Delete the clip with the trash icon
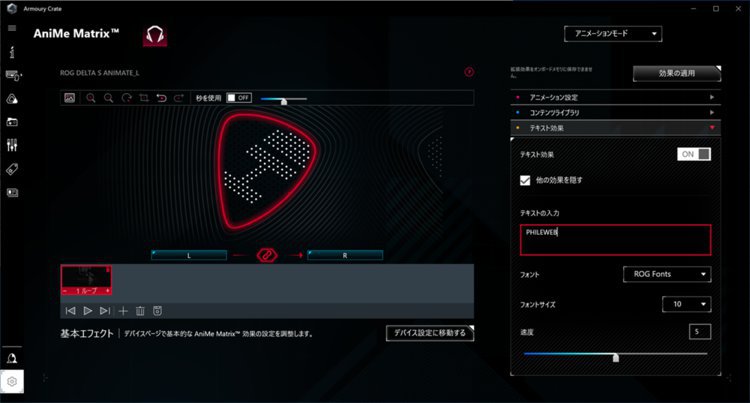This screenshot has width=750, height=403. (140, 311)
